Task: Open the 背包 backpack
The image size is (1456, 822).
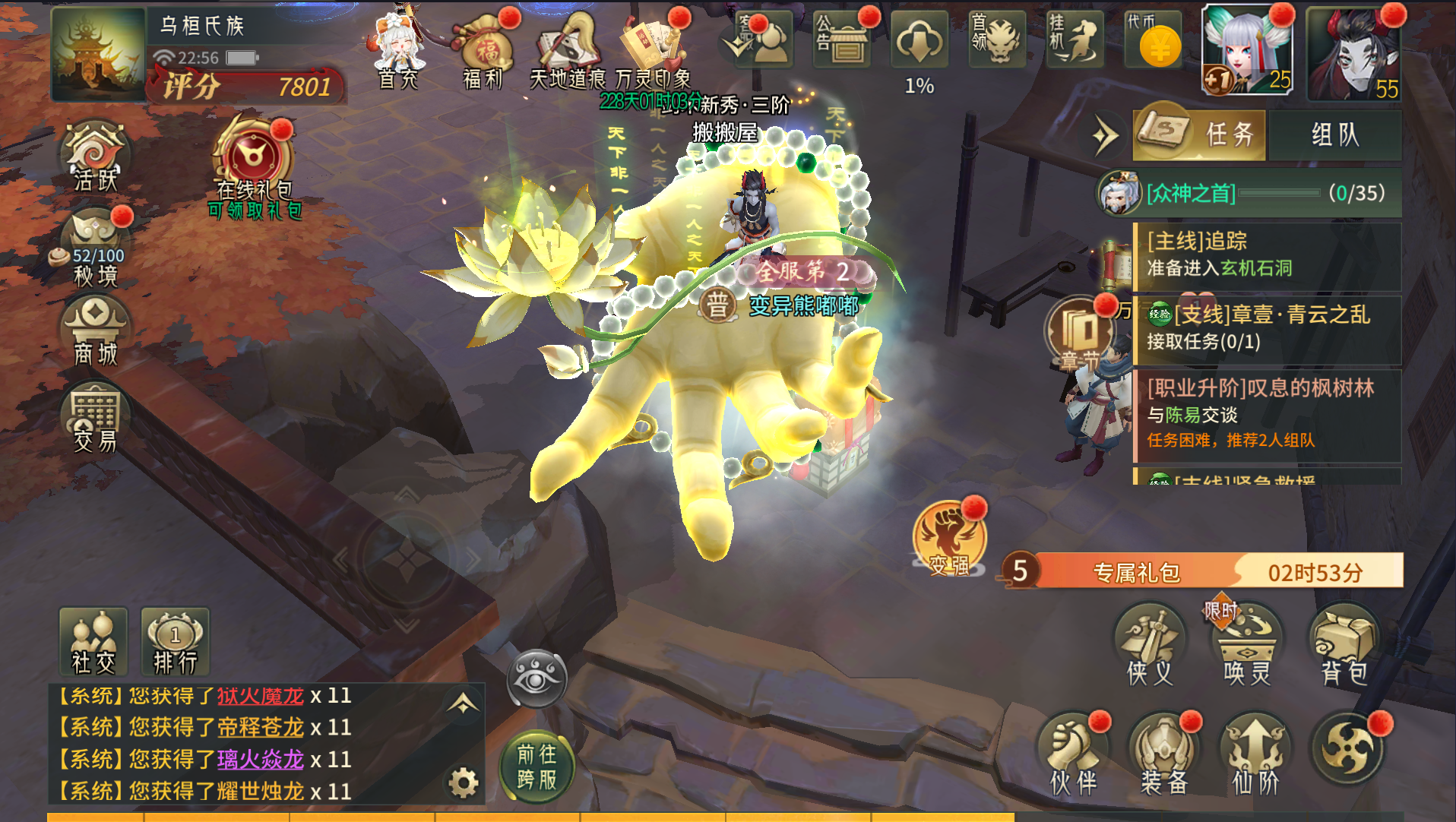Action: point(1344,646)
